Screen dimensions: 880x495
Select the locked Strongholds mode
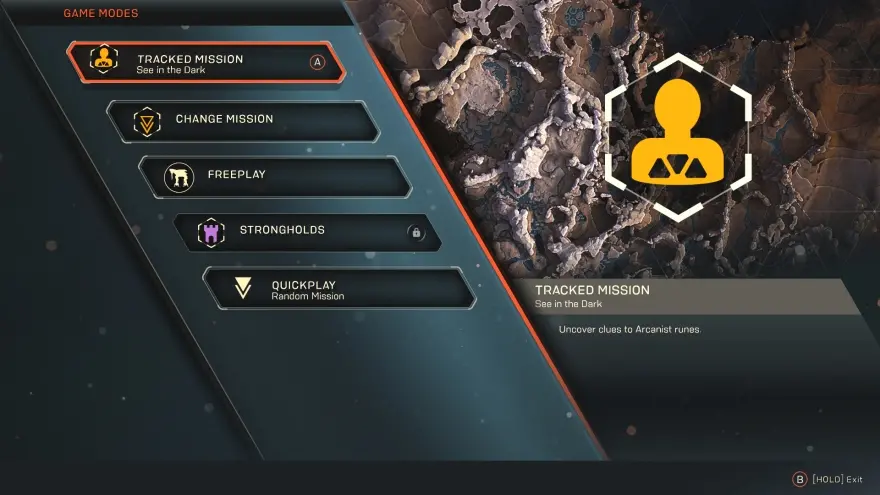[x=306, y=232]
